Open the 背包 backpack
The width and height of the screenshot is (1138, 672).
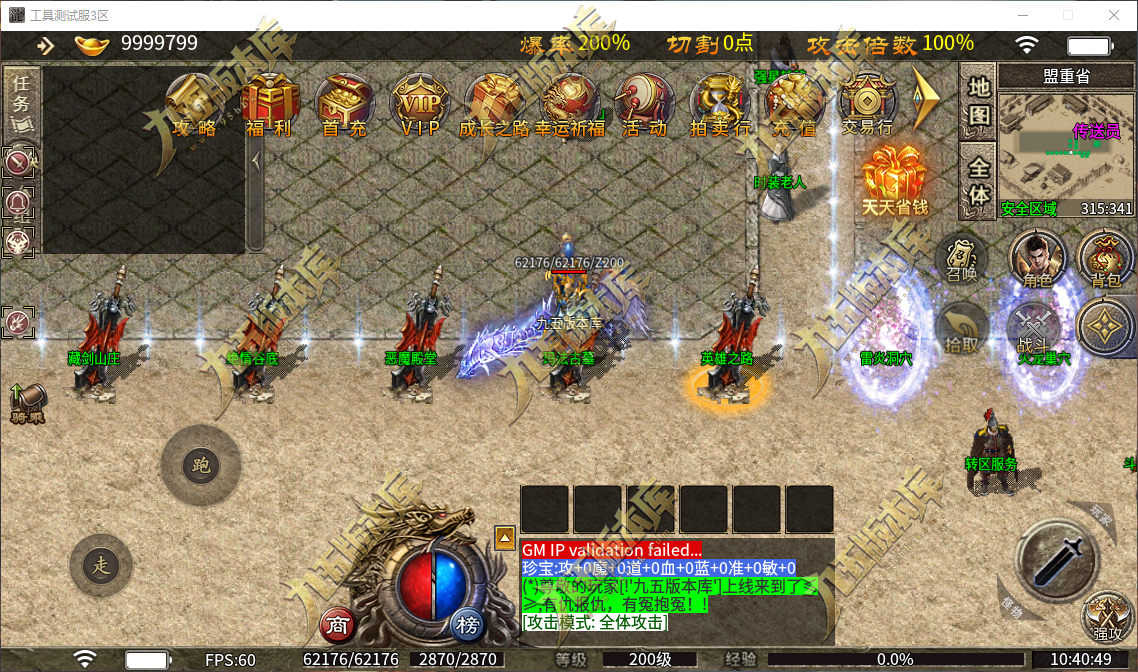(x=1105, y=260)
